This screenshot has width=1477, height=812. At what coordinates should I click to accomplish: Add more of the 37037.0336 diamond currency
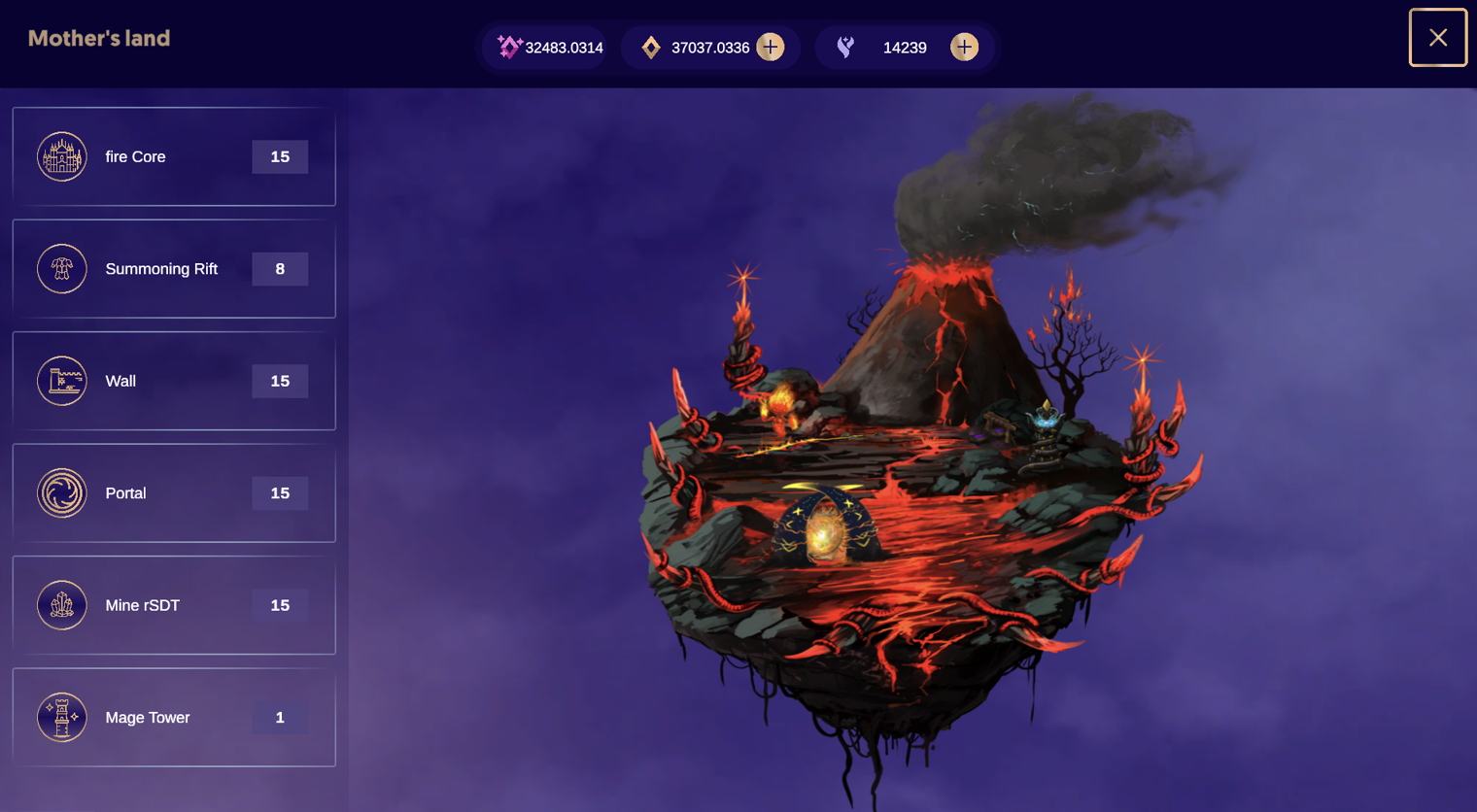[771, 47]
